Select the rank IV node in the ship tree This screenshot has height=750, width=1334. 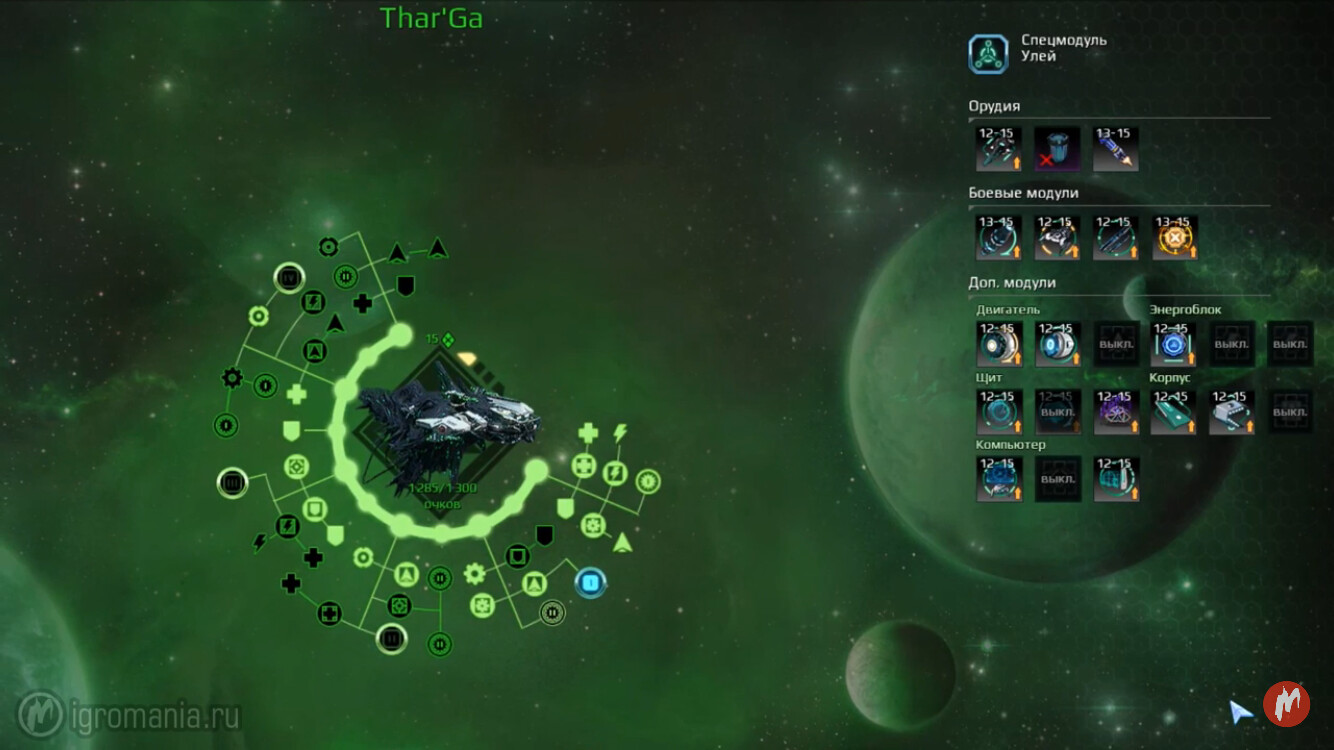[x=288, y=276]
